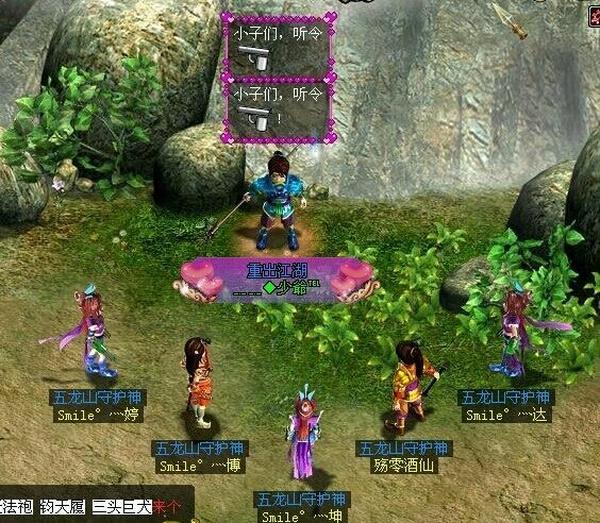Target the 殇零酒仙 name label
Viewport: 600px width, 523px height.
[x=404, y=465]
